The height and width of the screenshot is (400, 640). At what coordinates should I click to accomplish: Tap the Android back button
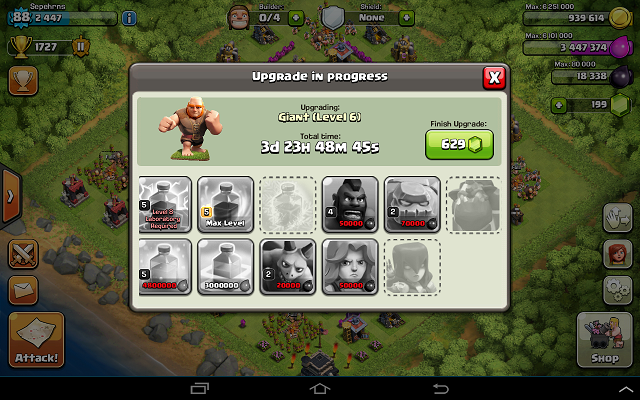(x=439, y=387)
